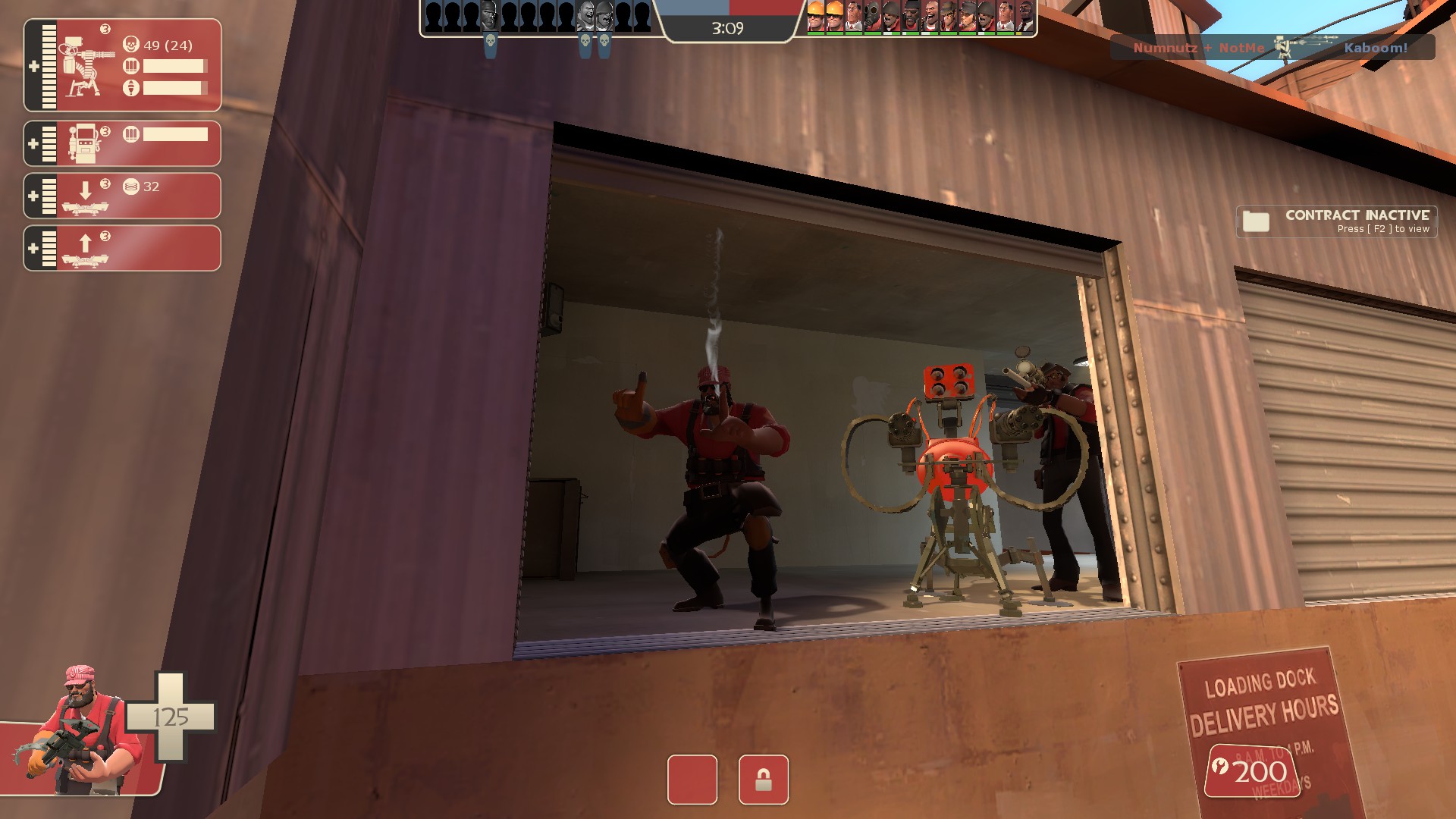The width and height of the screenshot is (1456, 819).
Task: Expand the sentry upgrade level-3 badge
Action: pyautogui.click(x=105, y=29)
